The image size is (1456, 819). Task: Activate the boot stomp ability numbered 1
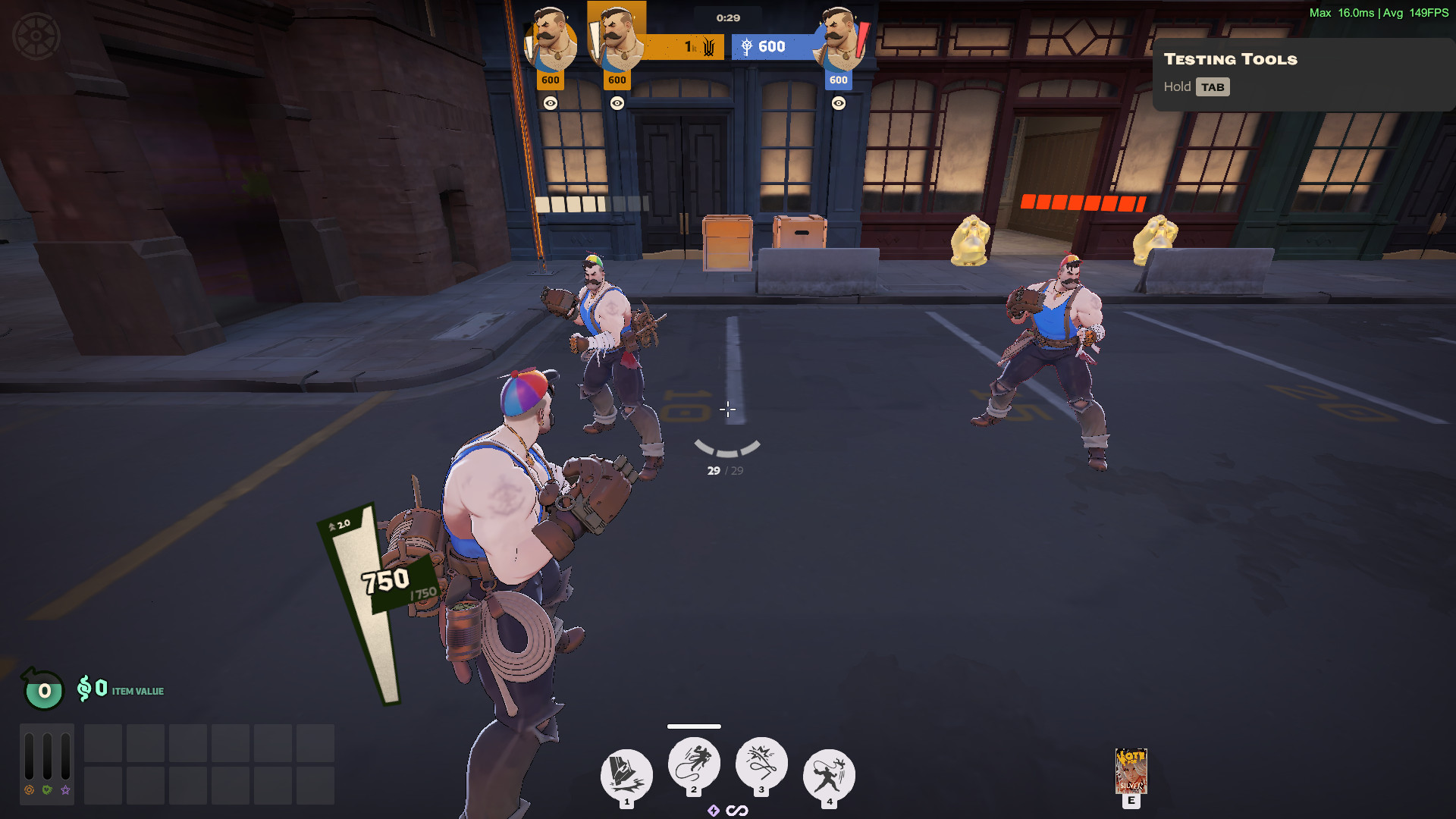point(626,775)
